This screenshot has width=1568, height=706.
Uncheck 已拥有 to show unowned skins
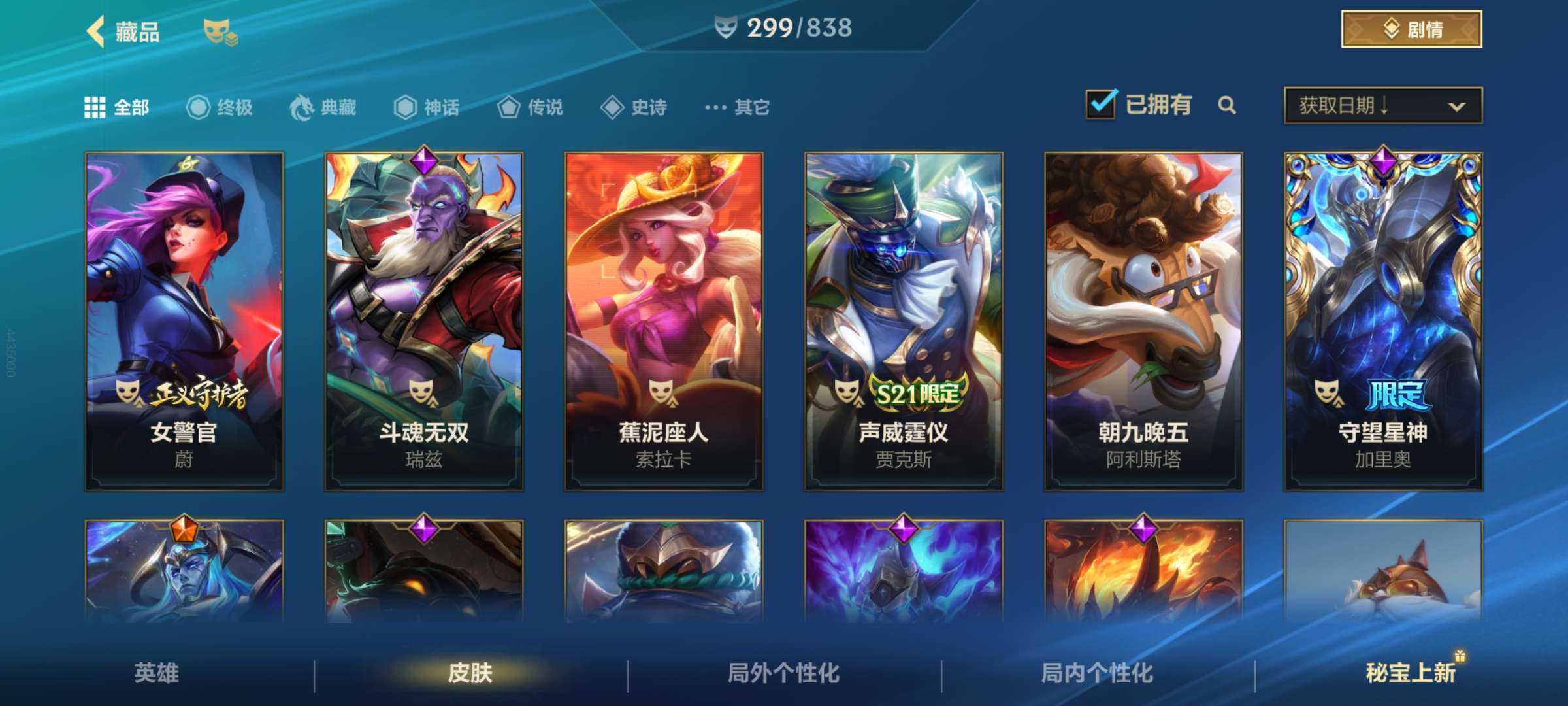(1102, 103)
